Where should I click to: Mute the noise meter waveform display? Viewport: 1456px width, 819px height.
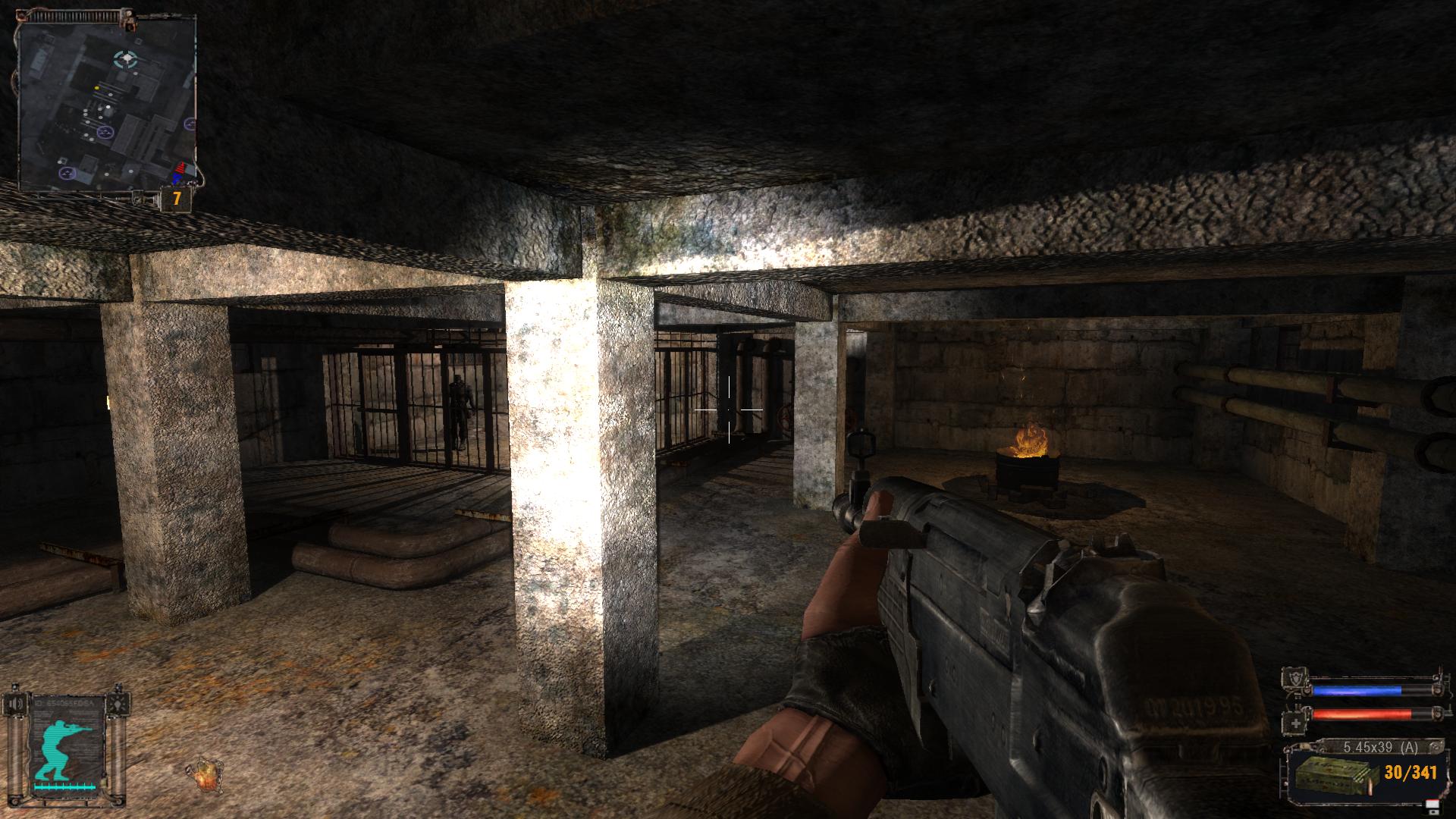[x=64, y=786]
